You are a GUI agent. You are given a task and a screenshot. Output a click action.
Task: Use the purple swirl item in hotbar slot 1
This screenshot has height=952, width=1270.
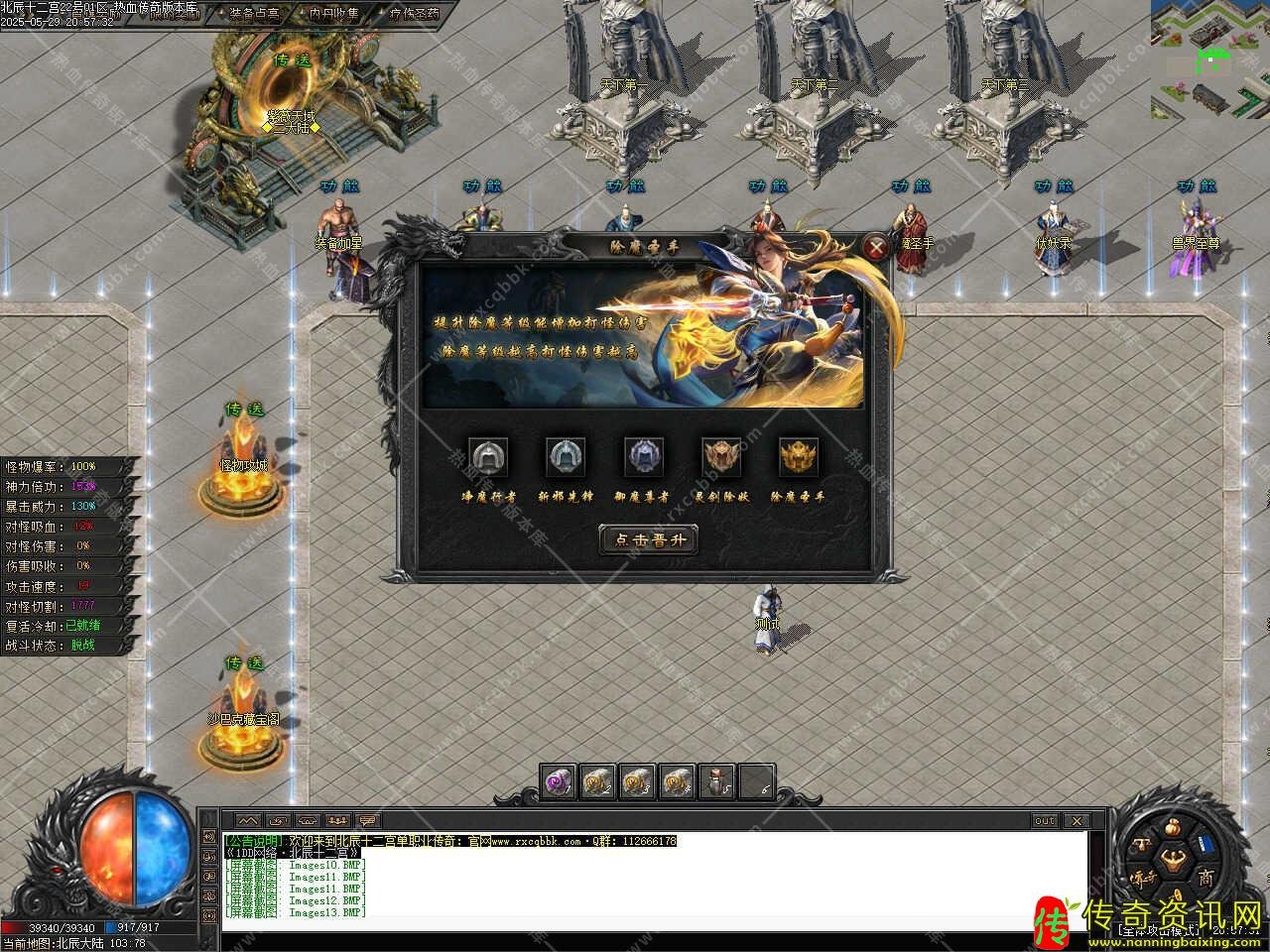click(560, 782)
